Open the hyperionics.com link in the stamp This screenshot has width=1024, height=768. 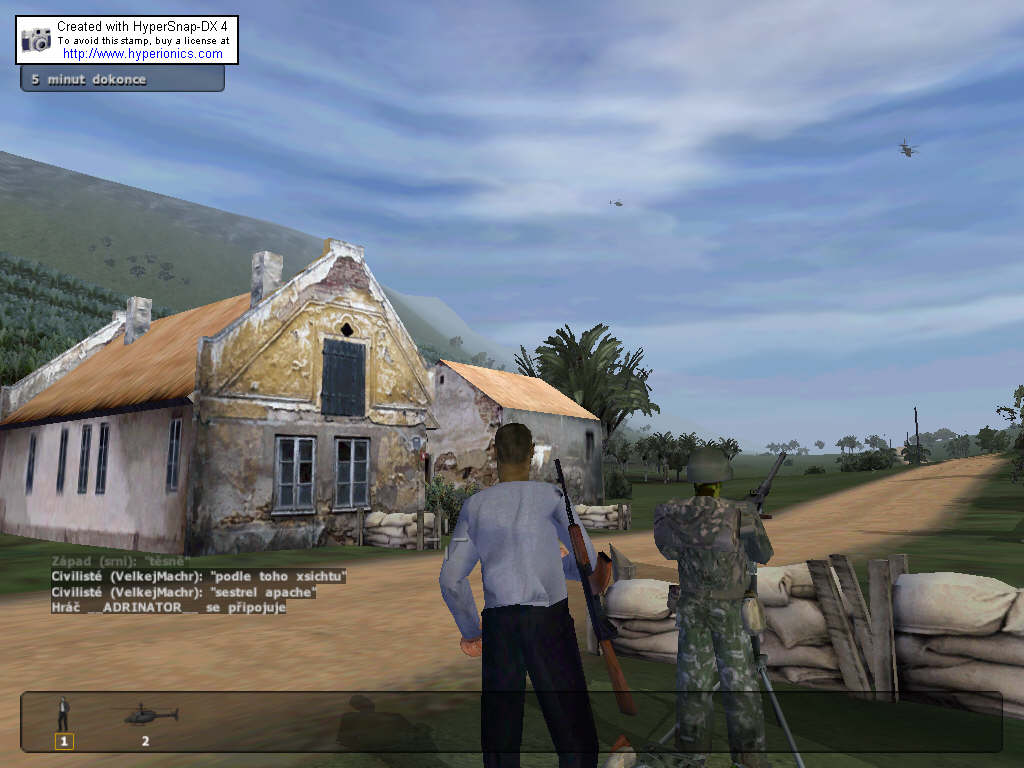tap(143, 54)
